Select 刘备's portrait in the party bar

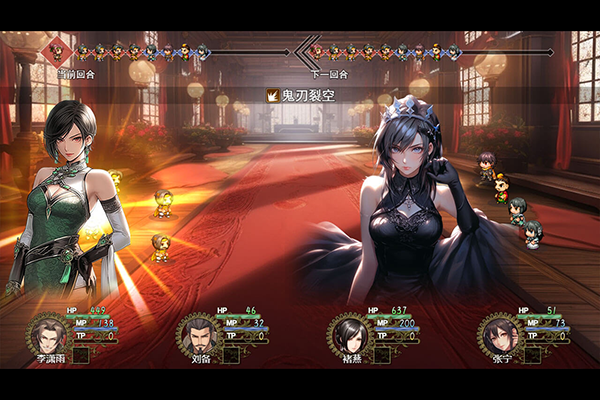click(x=197, y=332)
